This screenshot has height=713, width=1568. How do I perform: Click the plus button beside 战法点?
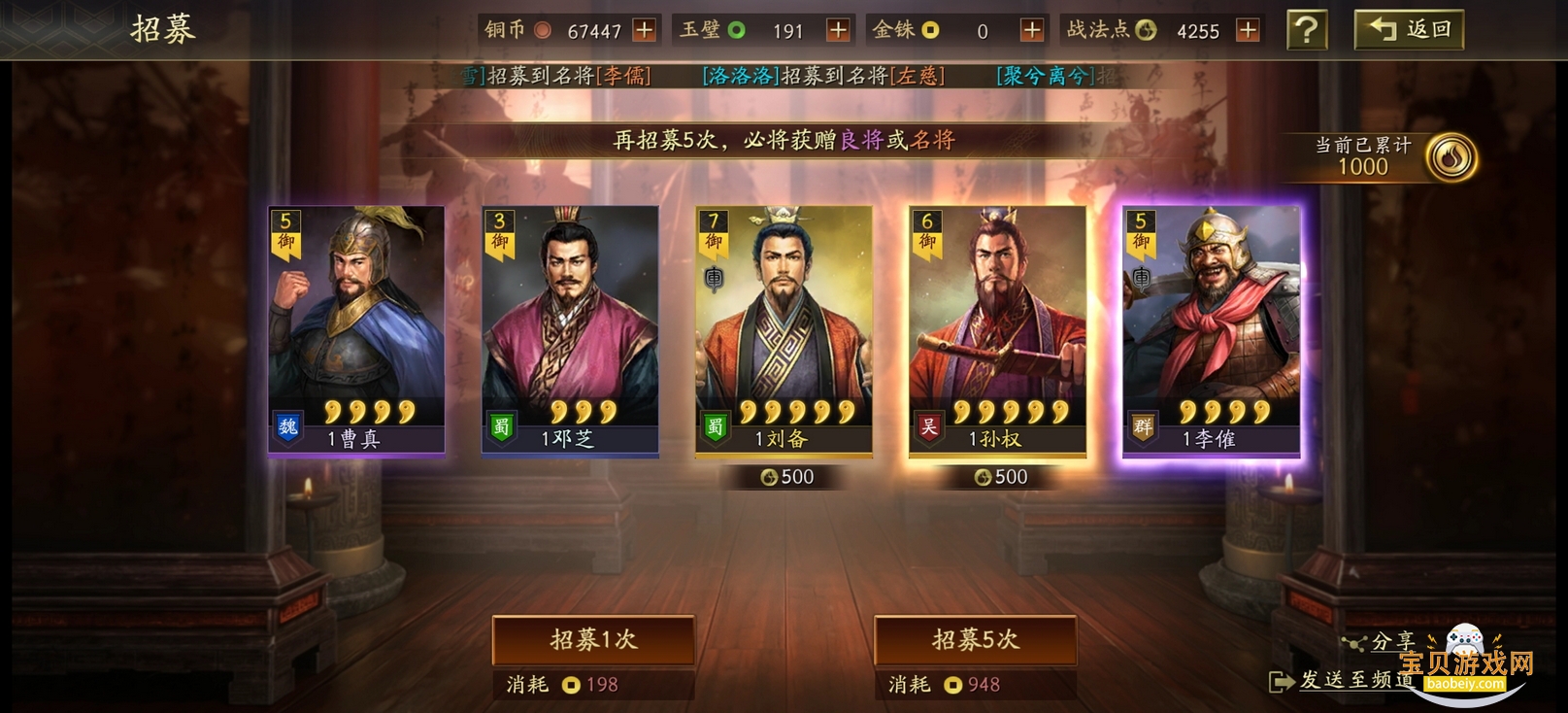pos(1250,29)
